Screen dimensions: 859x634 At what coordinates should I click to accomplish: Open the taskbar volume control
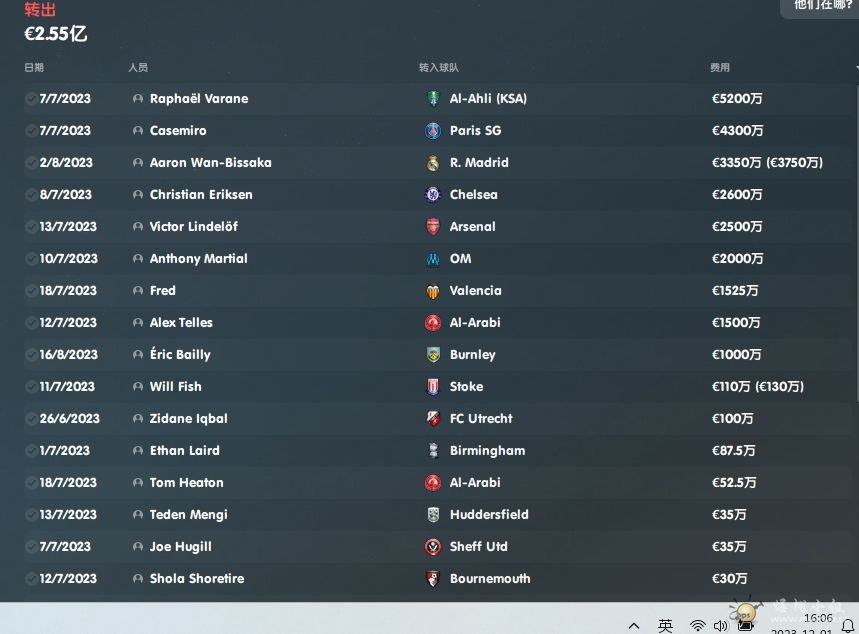click(x=721, y=626)
